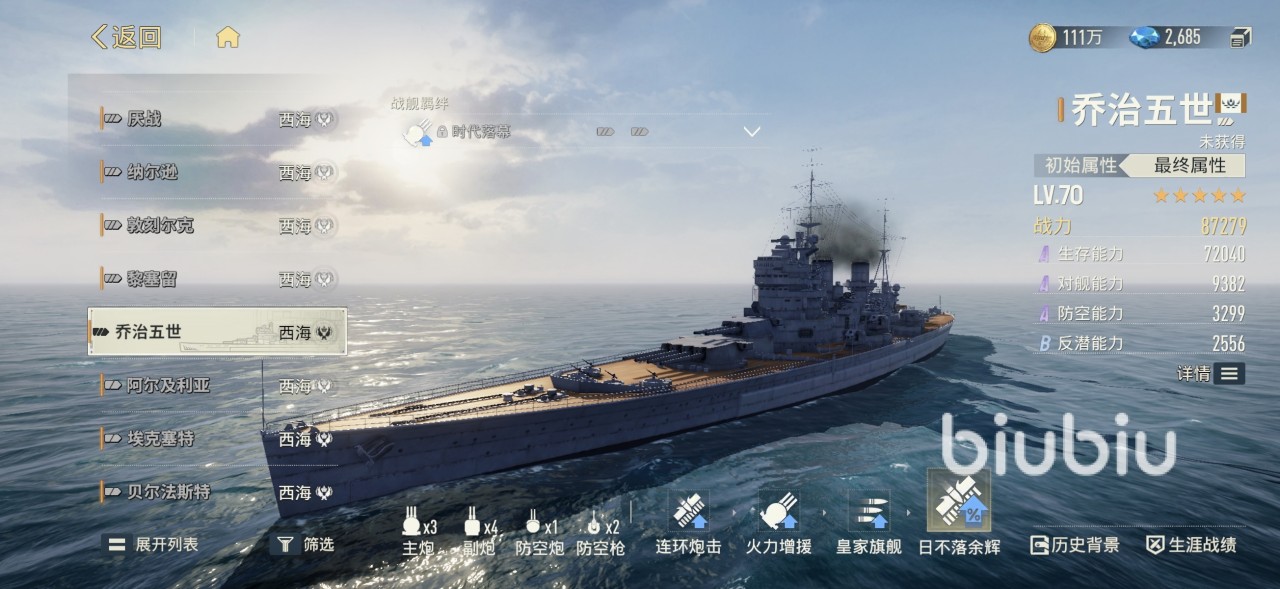This screenshot has width=1280, height=589.
Task: View the 皇家旗舰 skill icon
Action: point(868,510)
